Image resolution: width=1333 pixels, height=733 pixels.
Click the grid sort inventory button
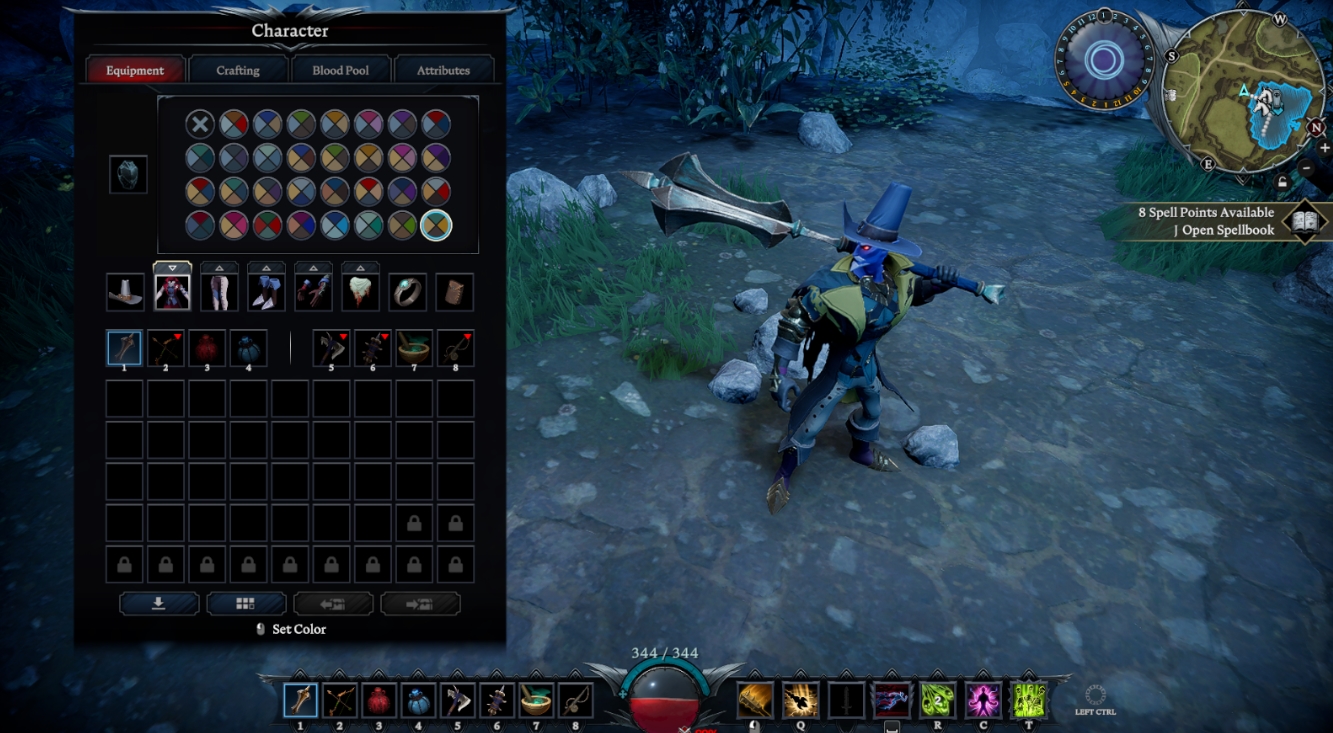point(246,604)
